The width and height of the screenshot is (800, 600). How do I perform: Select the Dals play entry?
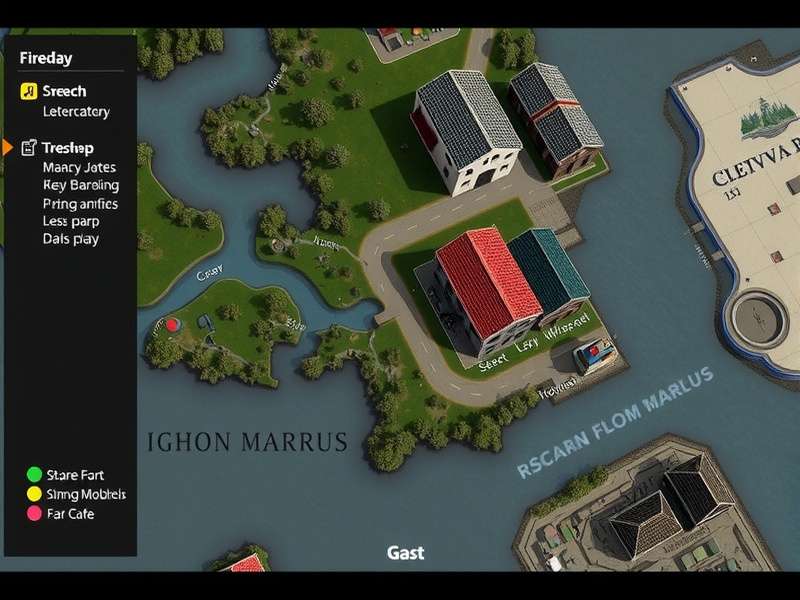click(x=71, y=239)
